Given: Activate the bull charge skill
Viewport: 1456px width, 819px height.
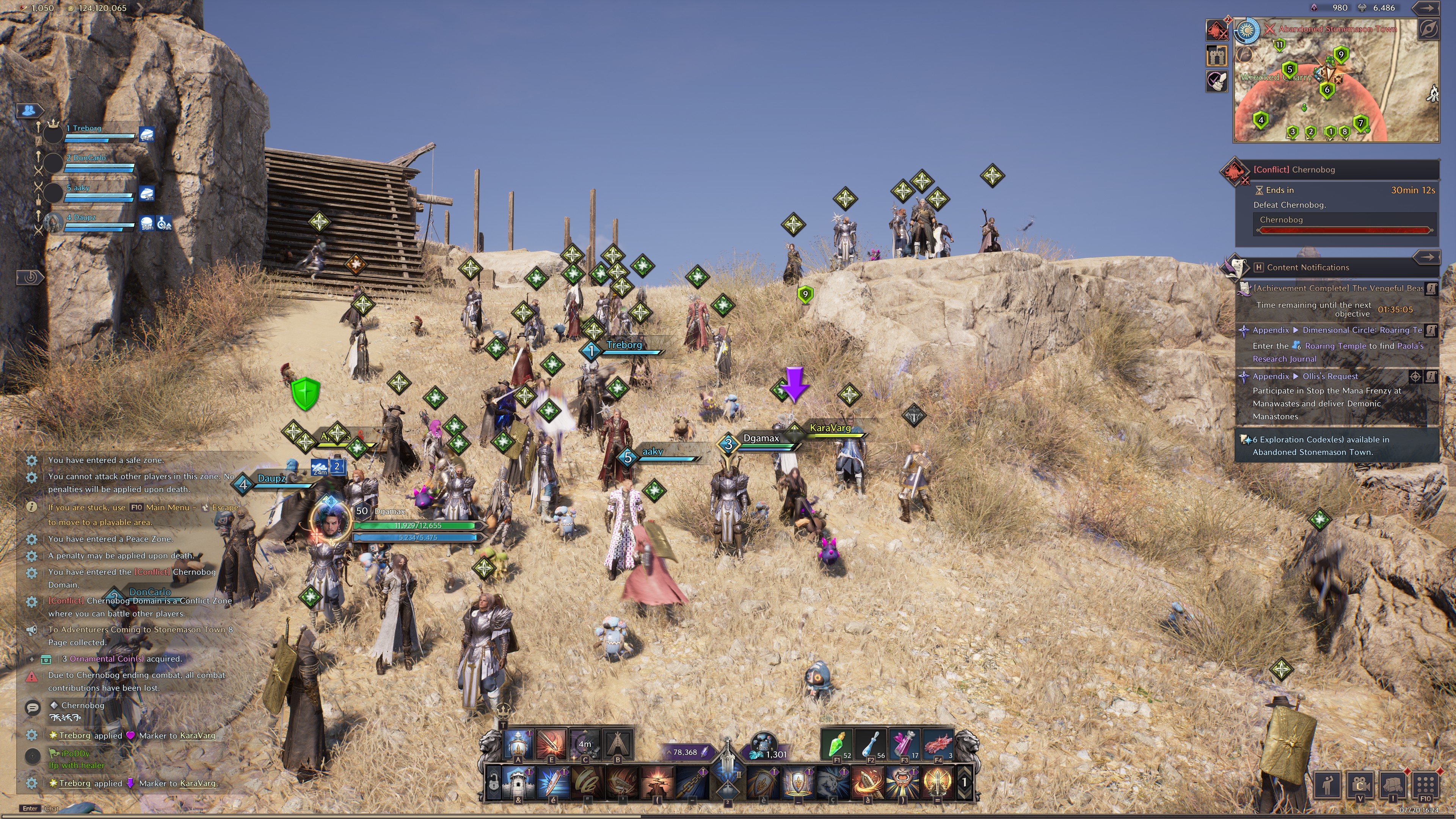Looking at the screenshot, I should [x=832, y=783].
